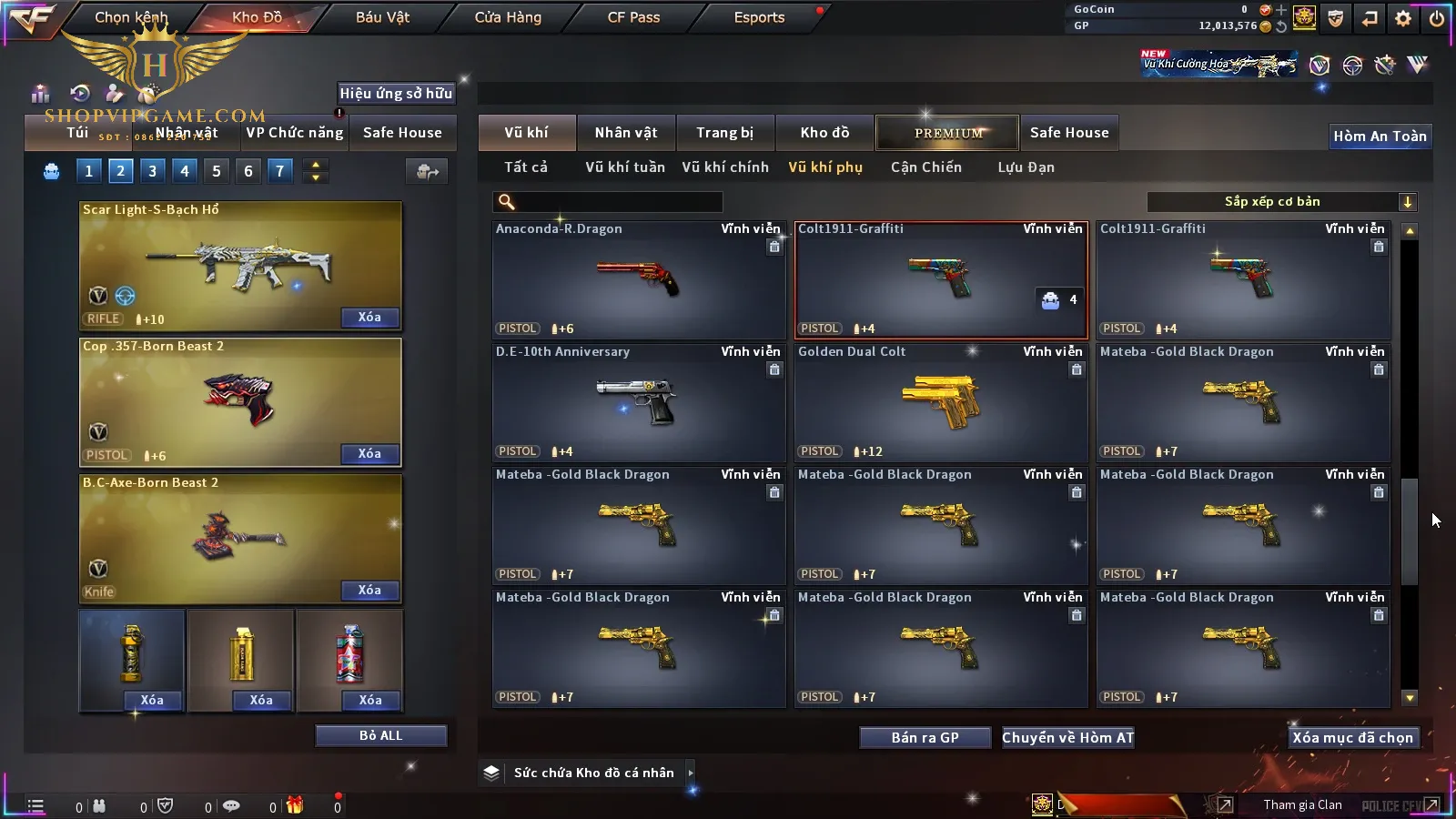Filter by Vũ khí chính category
The width and height of the screenshot is (1456, 819).
[725, 167]
